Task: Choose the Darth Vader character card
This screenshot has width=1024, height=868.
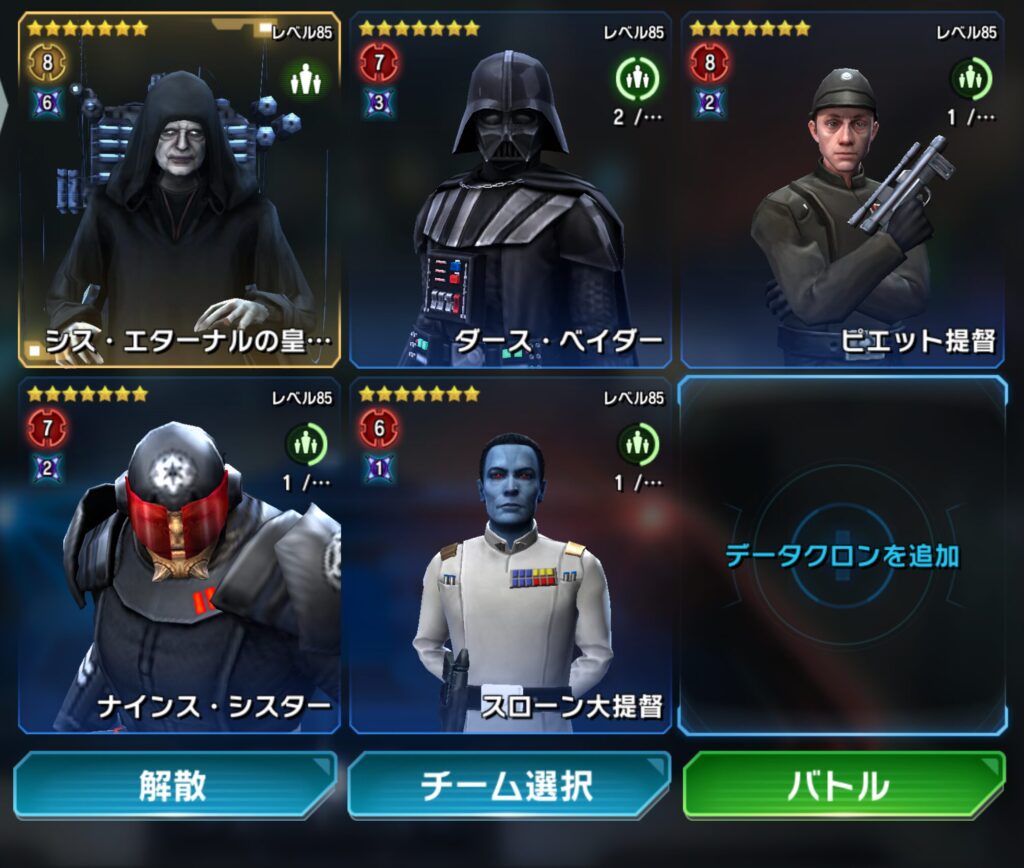Action: pos(510,190)
